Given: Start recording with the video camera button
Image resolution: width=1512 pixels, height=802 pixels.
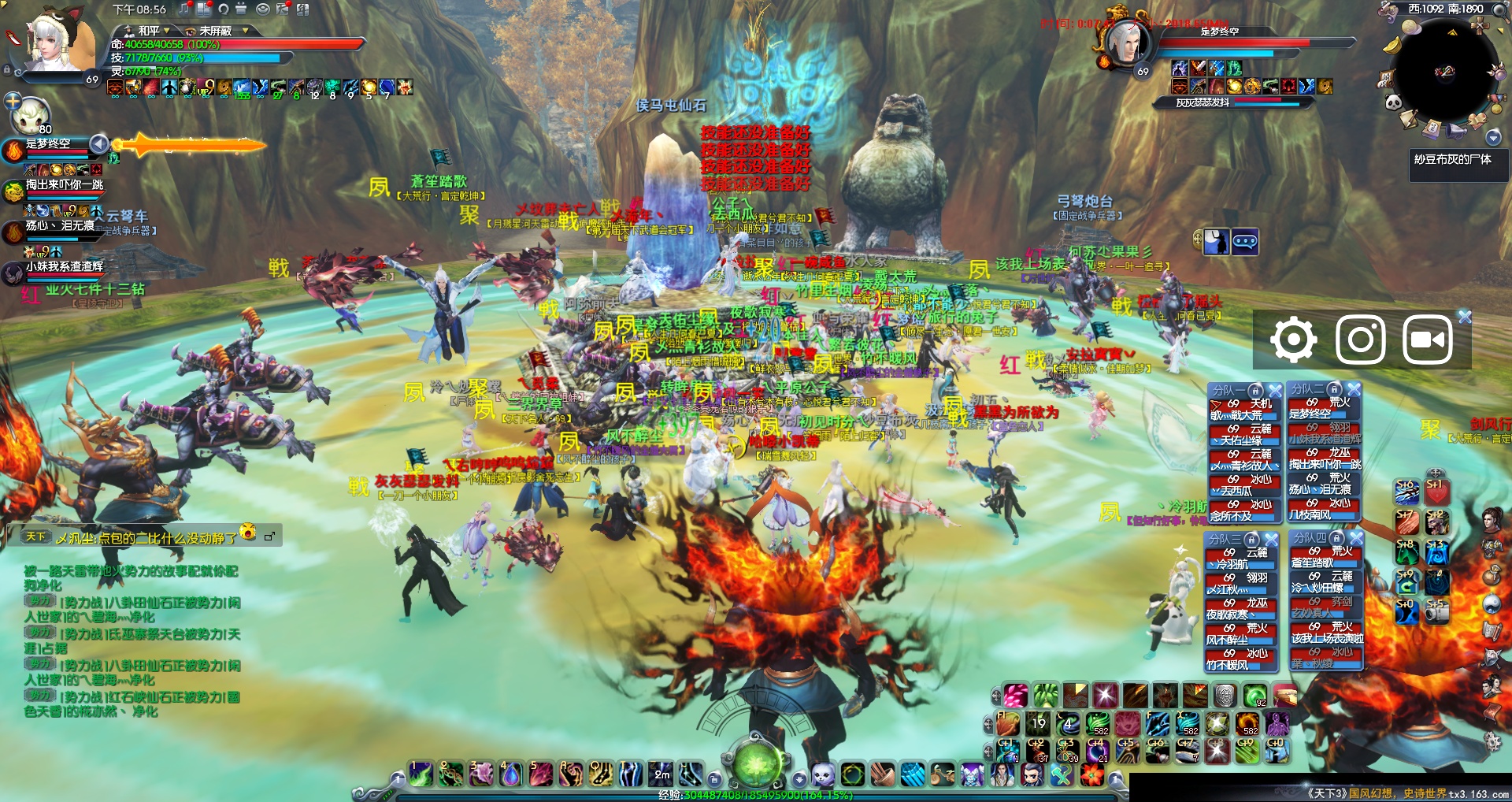Looking at the screenshot, I should (1427, 340).
